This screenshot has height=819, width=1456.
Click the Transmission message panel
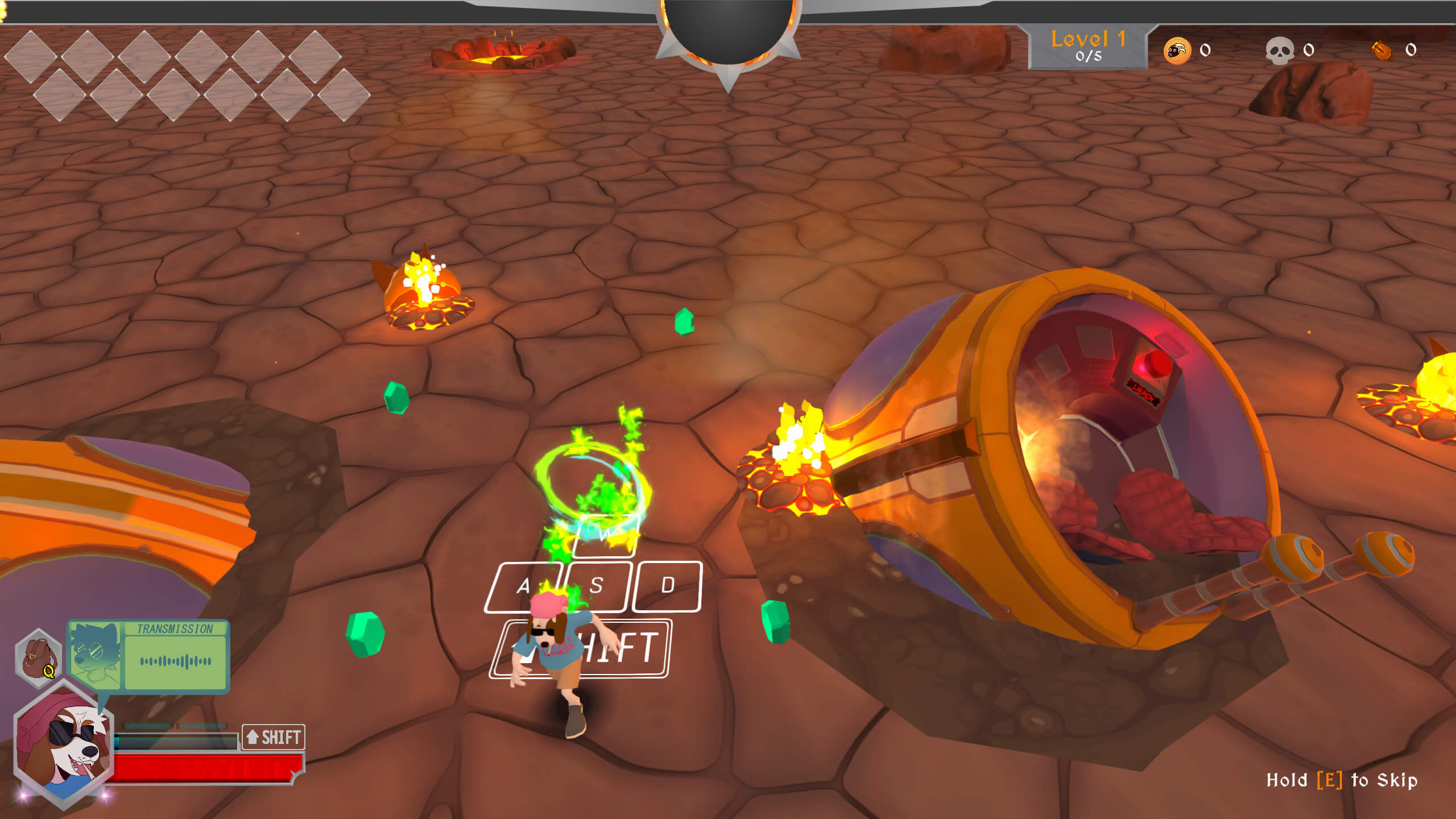[x=149, y=657]
